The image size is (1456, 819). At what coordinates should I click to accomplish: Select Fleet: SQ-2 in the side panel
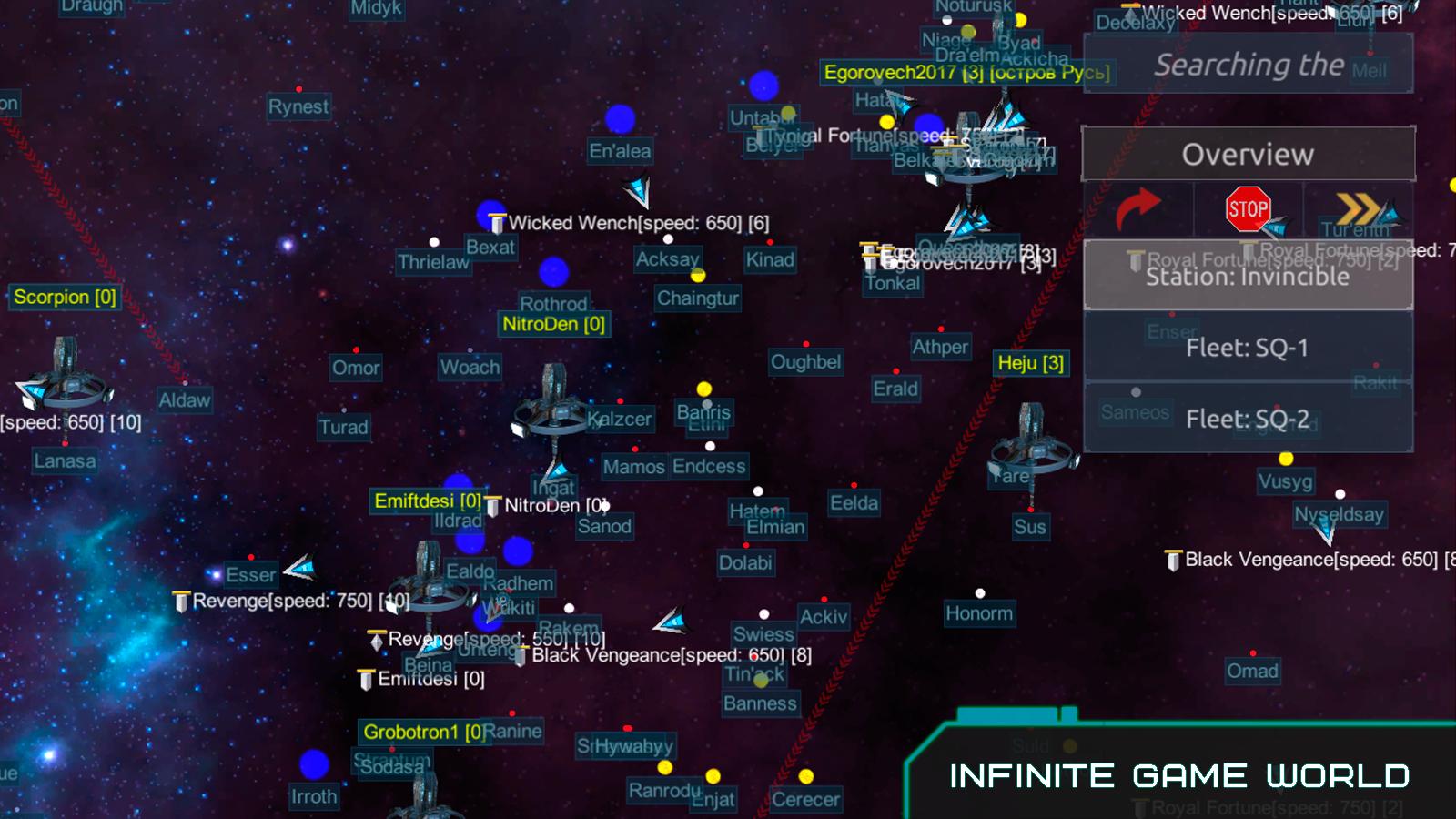click(1249, 419)
